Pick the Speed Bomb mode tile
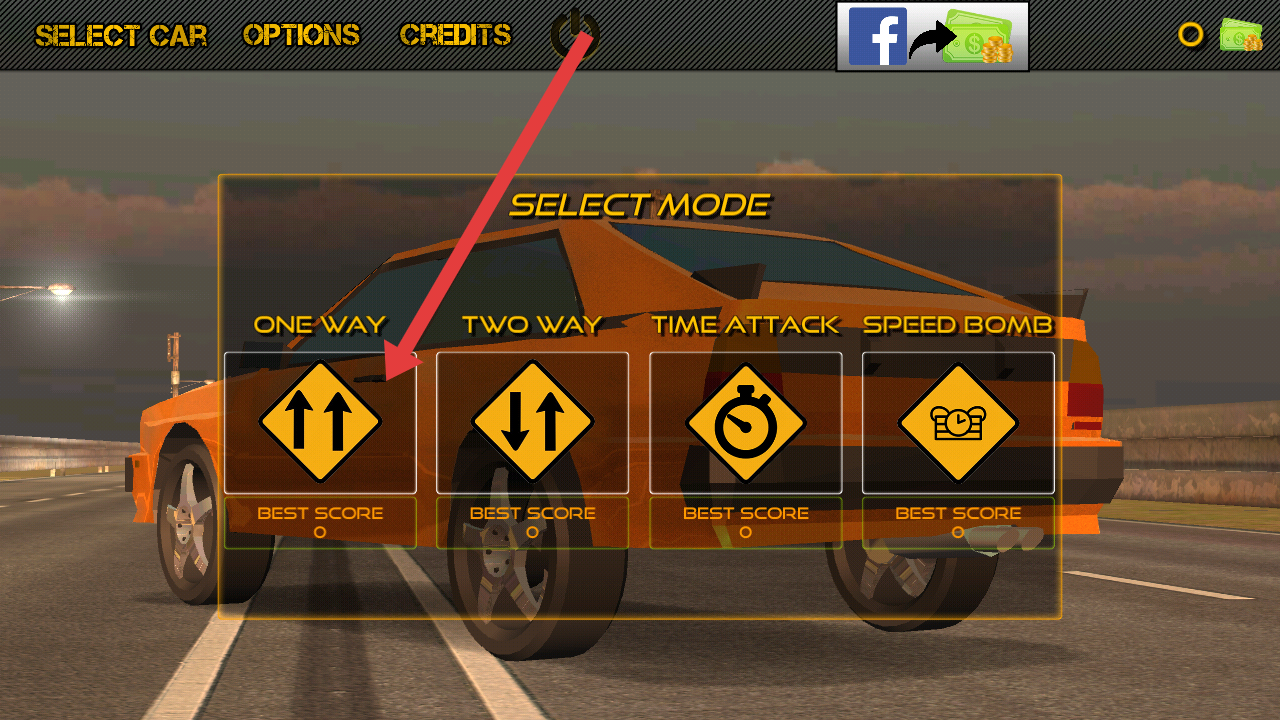The height and width of the screenshot is (720, 1280). pos(958,422)
